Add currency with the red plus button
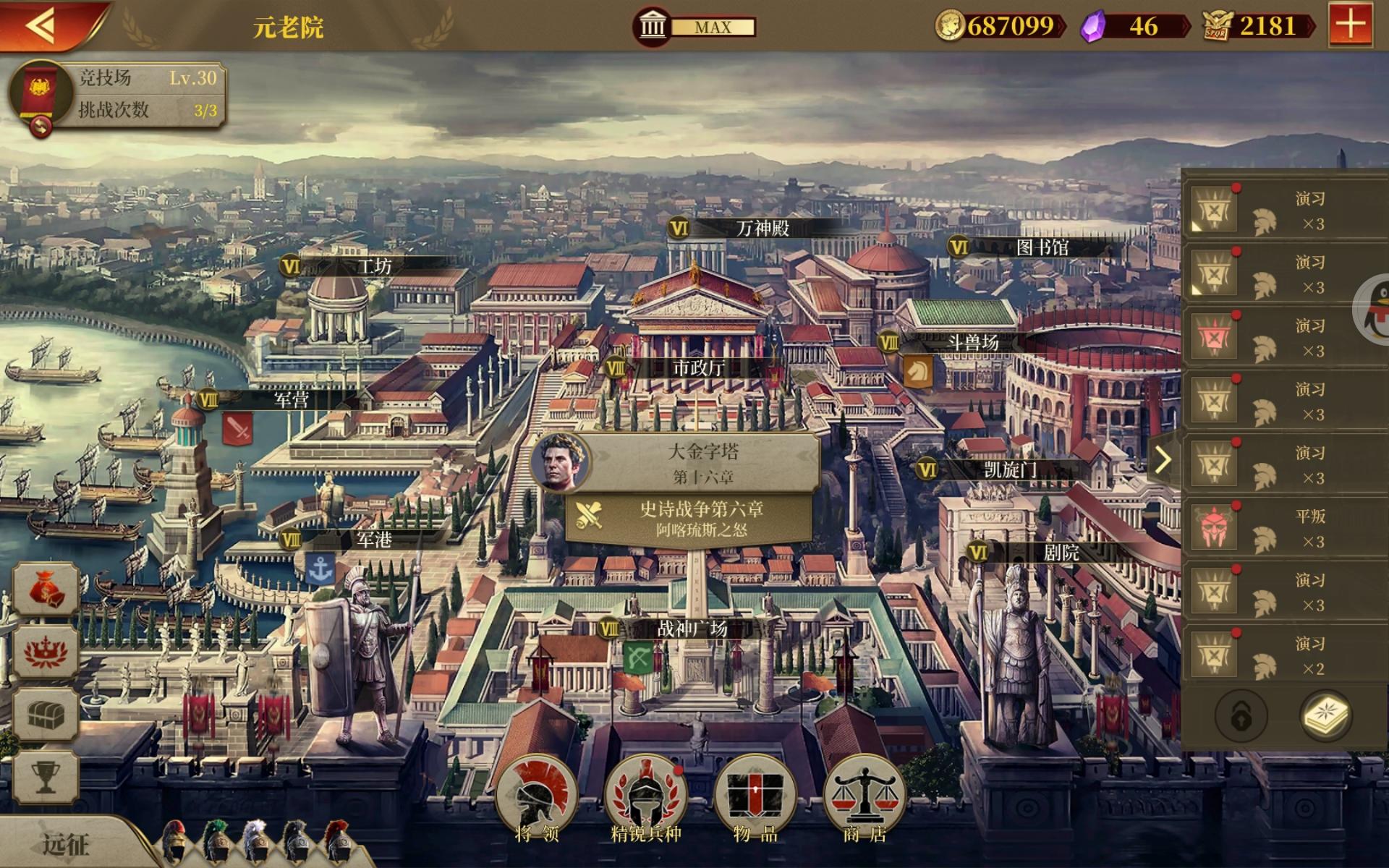The height and width of the screenshot is (868, 1389). pyautogui.click(x=1350, y=25)
